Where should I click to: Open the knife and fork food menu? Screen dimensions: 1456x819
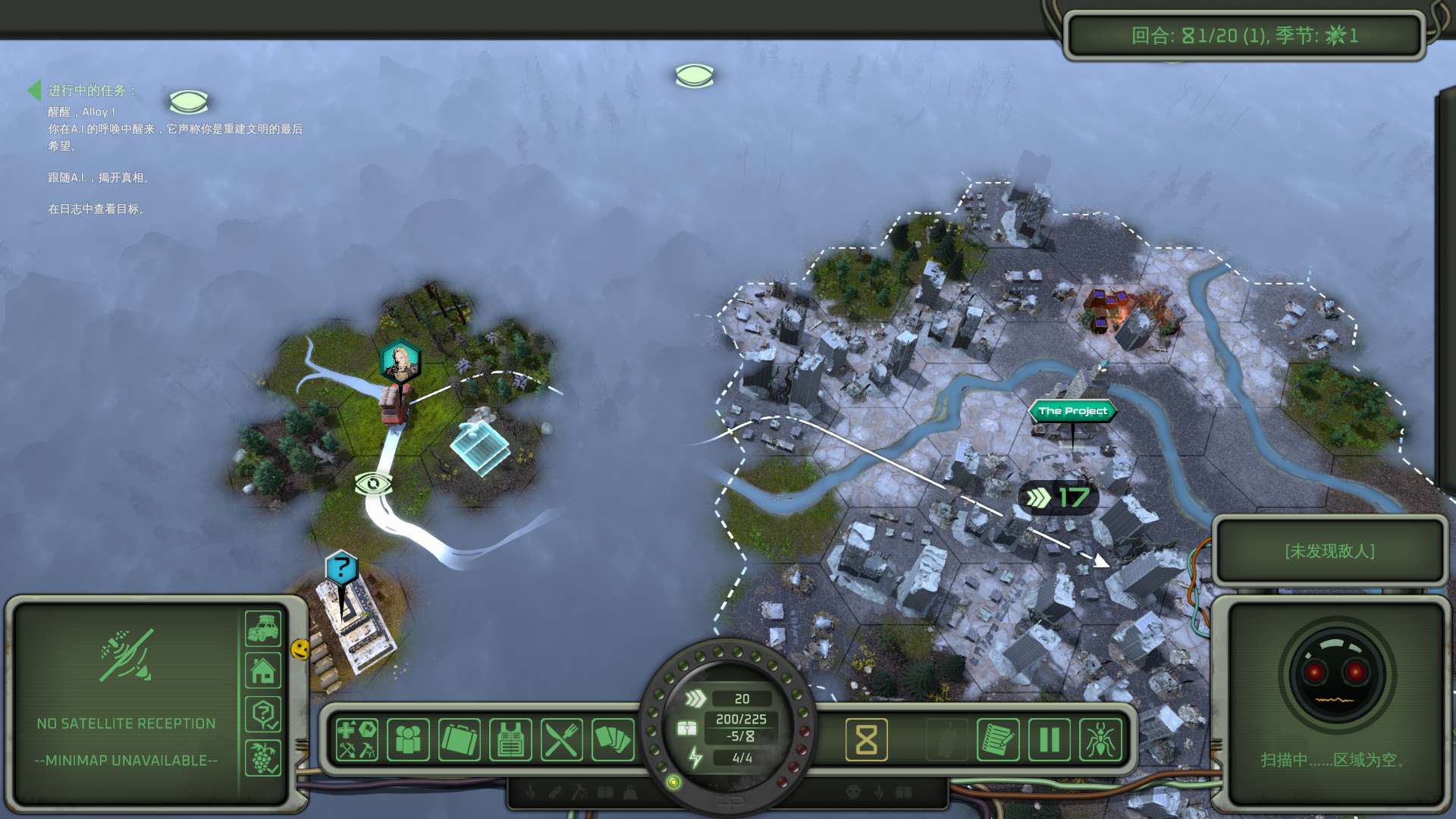point(562,739)
